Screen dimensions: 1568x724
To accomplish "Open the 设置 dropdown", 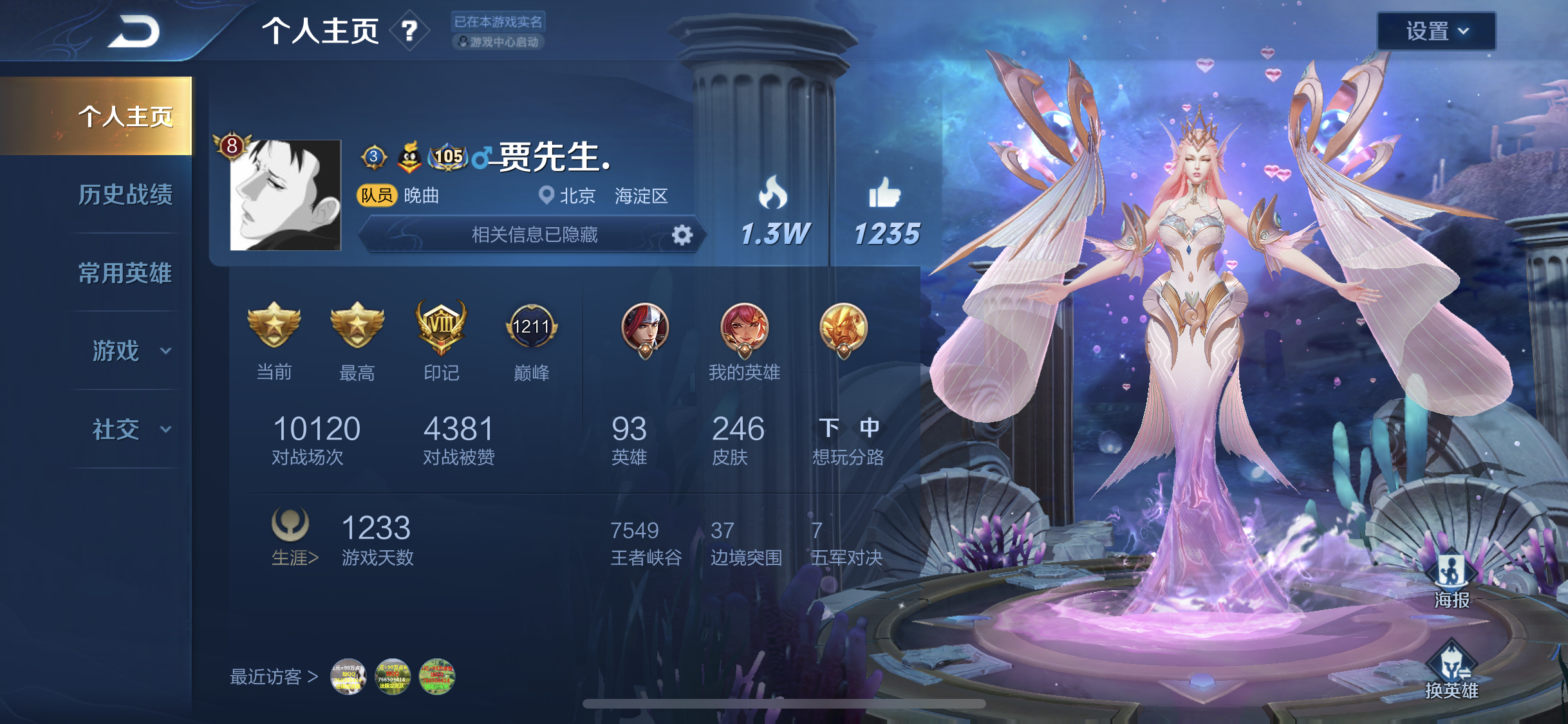I will click(x=1435, y=31).
